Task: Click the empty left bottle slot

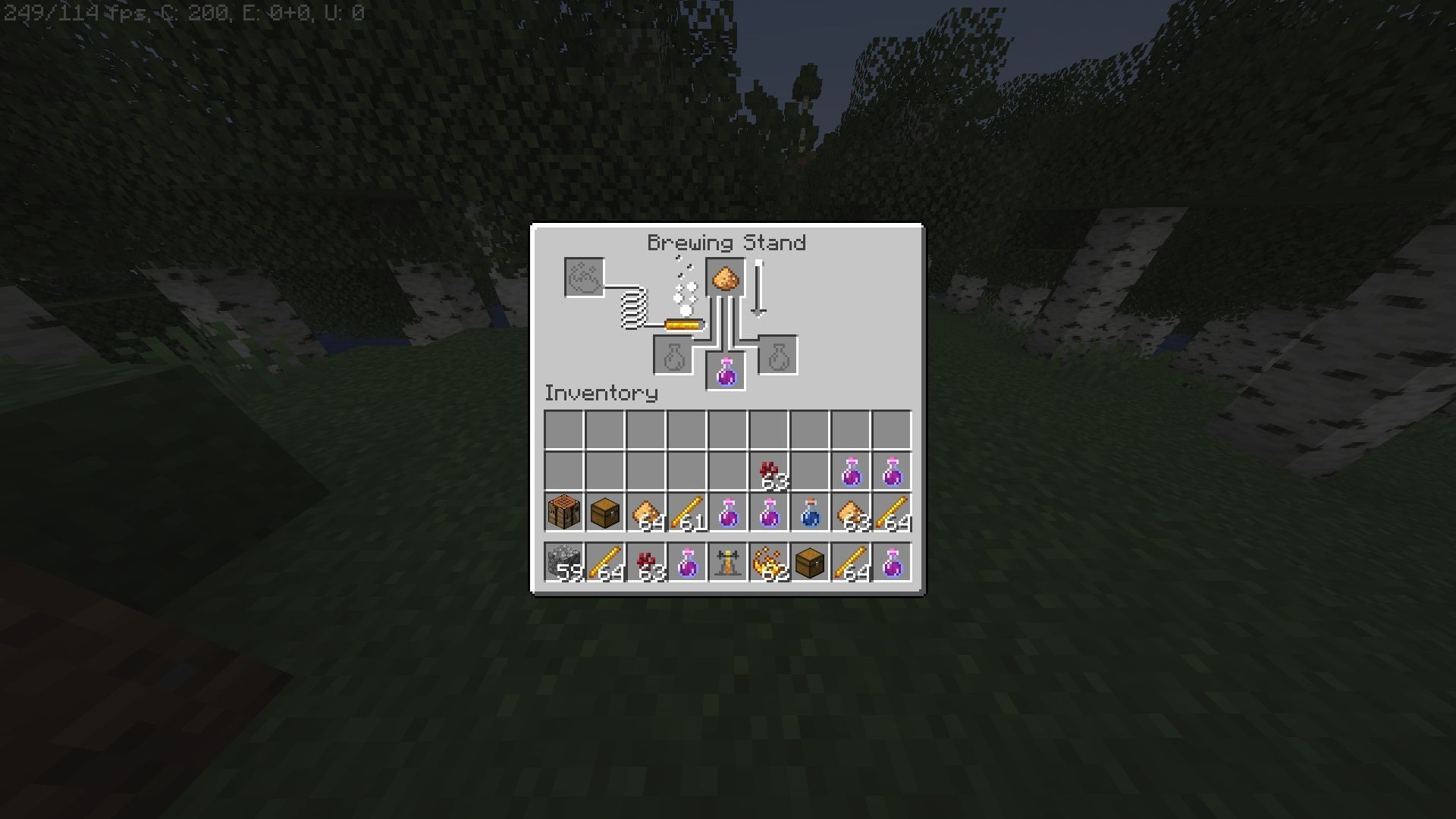Action: (x=673, y=354)
